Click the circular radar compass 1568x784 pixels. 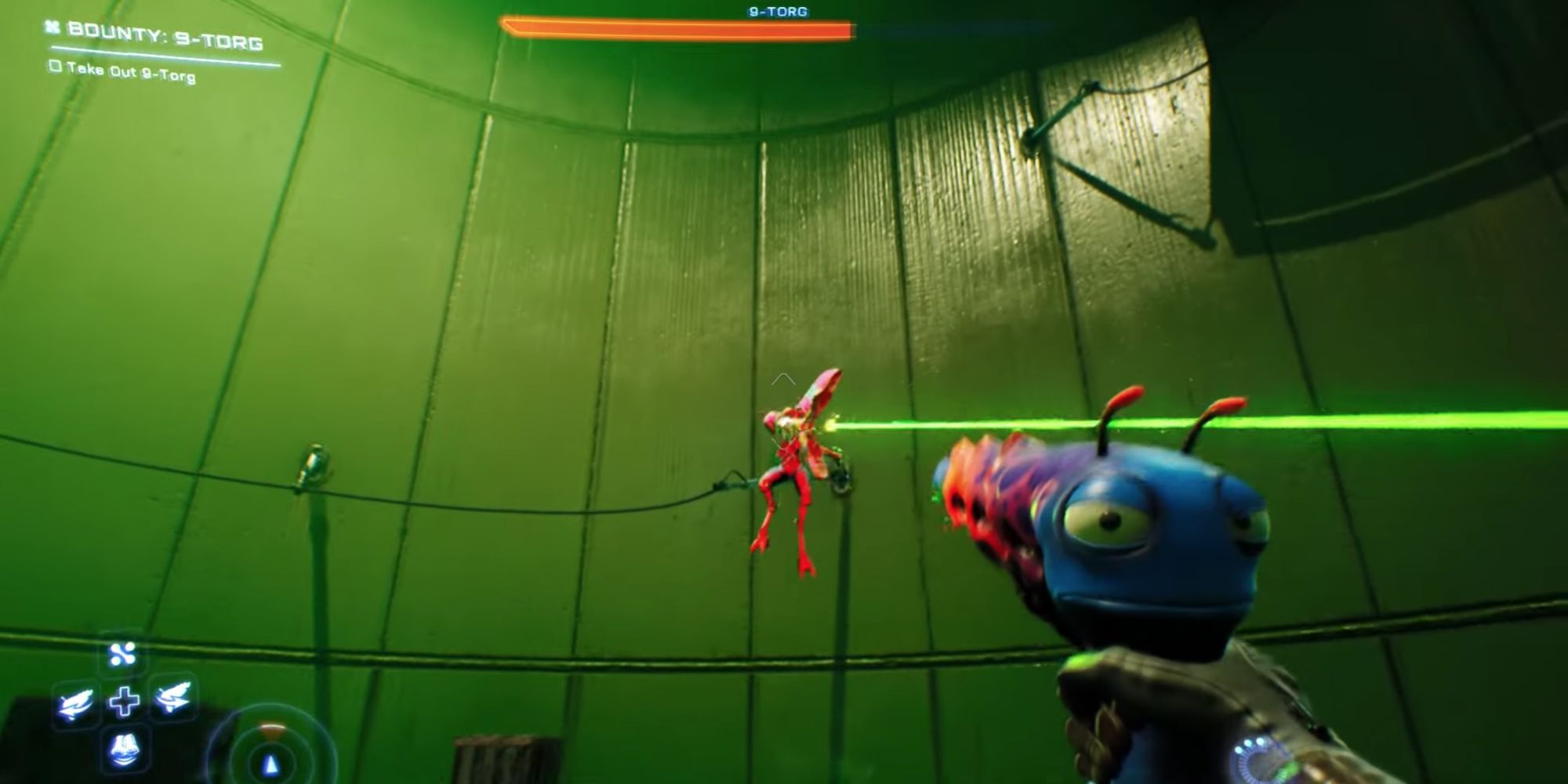[x=270, y=757]
